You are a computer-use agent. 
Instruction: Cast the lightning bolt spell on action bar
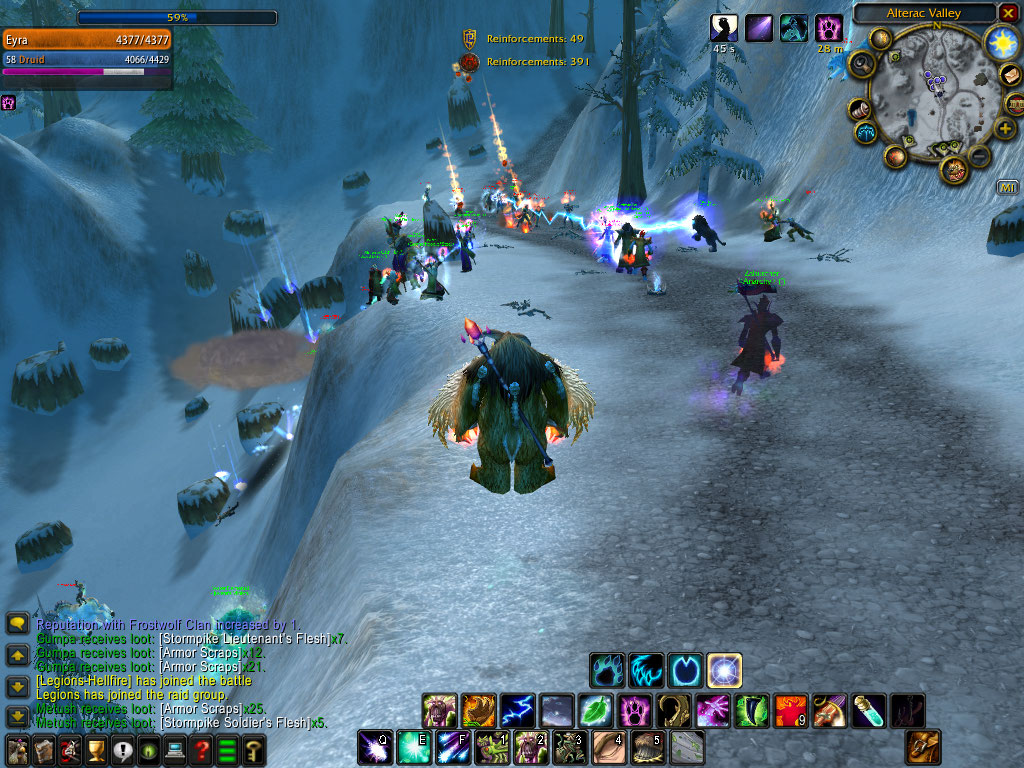(517, 711)
